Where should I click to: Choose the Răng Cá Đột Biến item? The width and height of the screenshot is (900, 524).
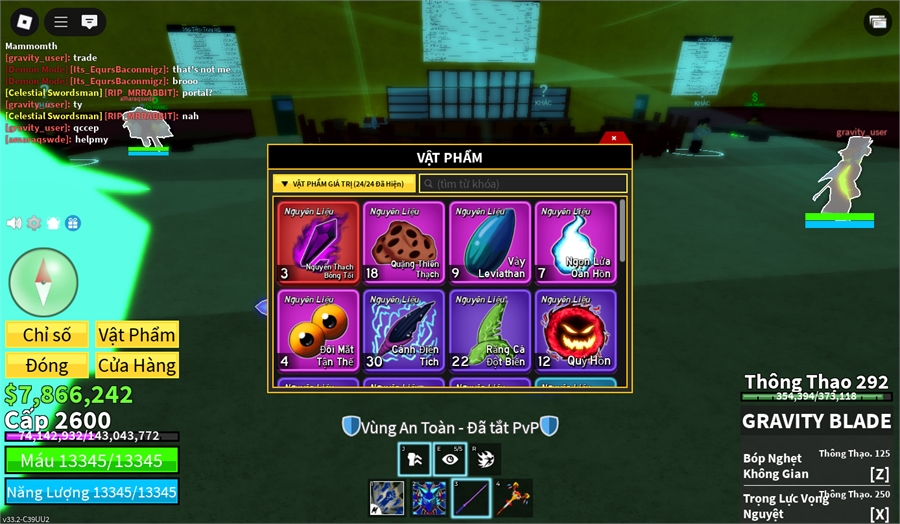point(489,330)
